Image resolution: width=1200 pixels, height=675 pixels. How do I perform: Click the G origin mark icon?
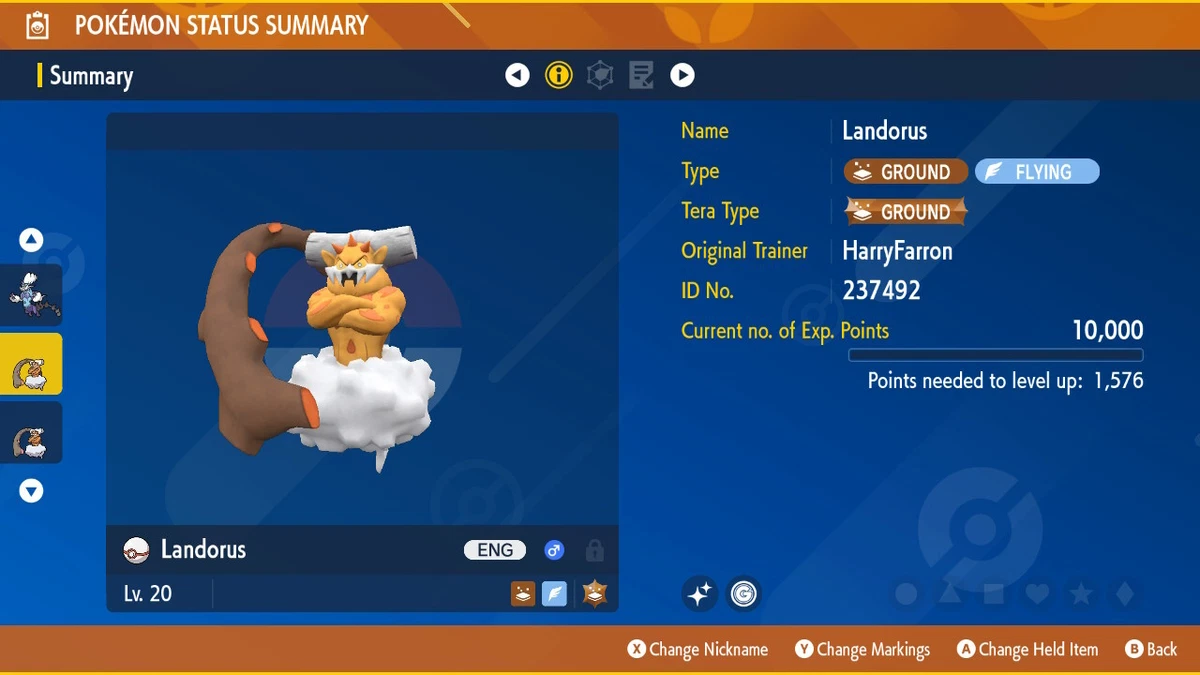coord(743,594)
